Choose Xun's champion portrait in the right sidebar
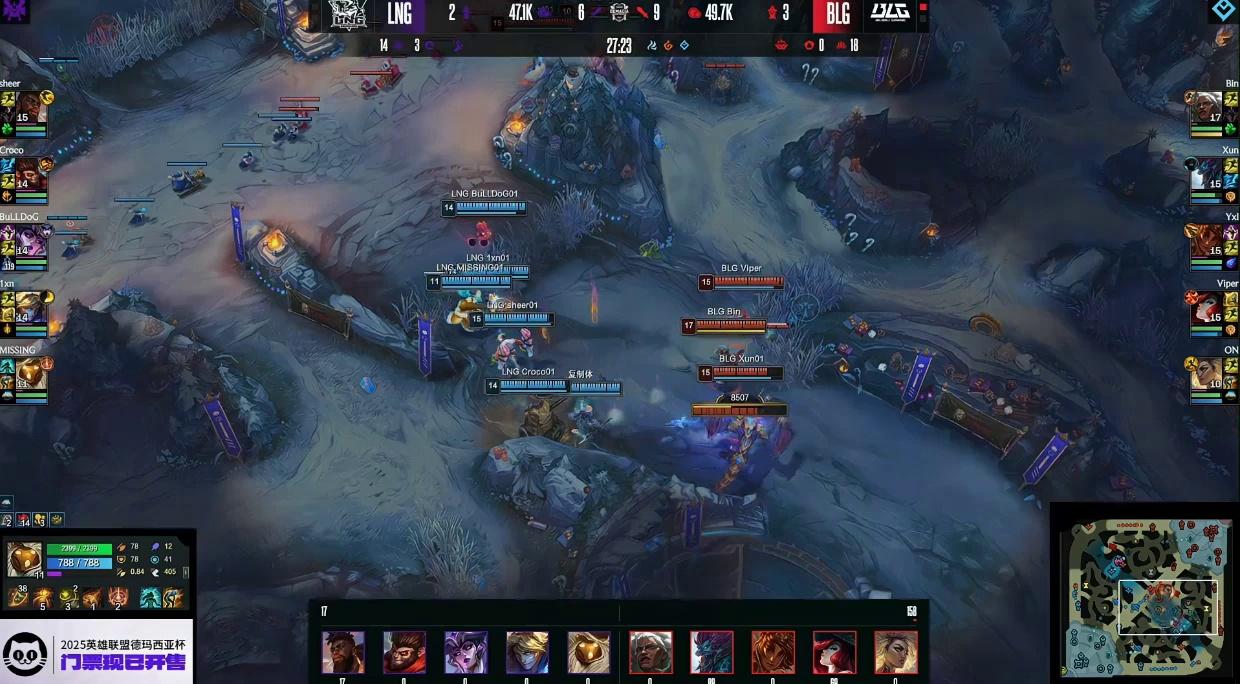 [x=1208, y=173]
